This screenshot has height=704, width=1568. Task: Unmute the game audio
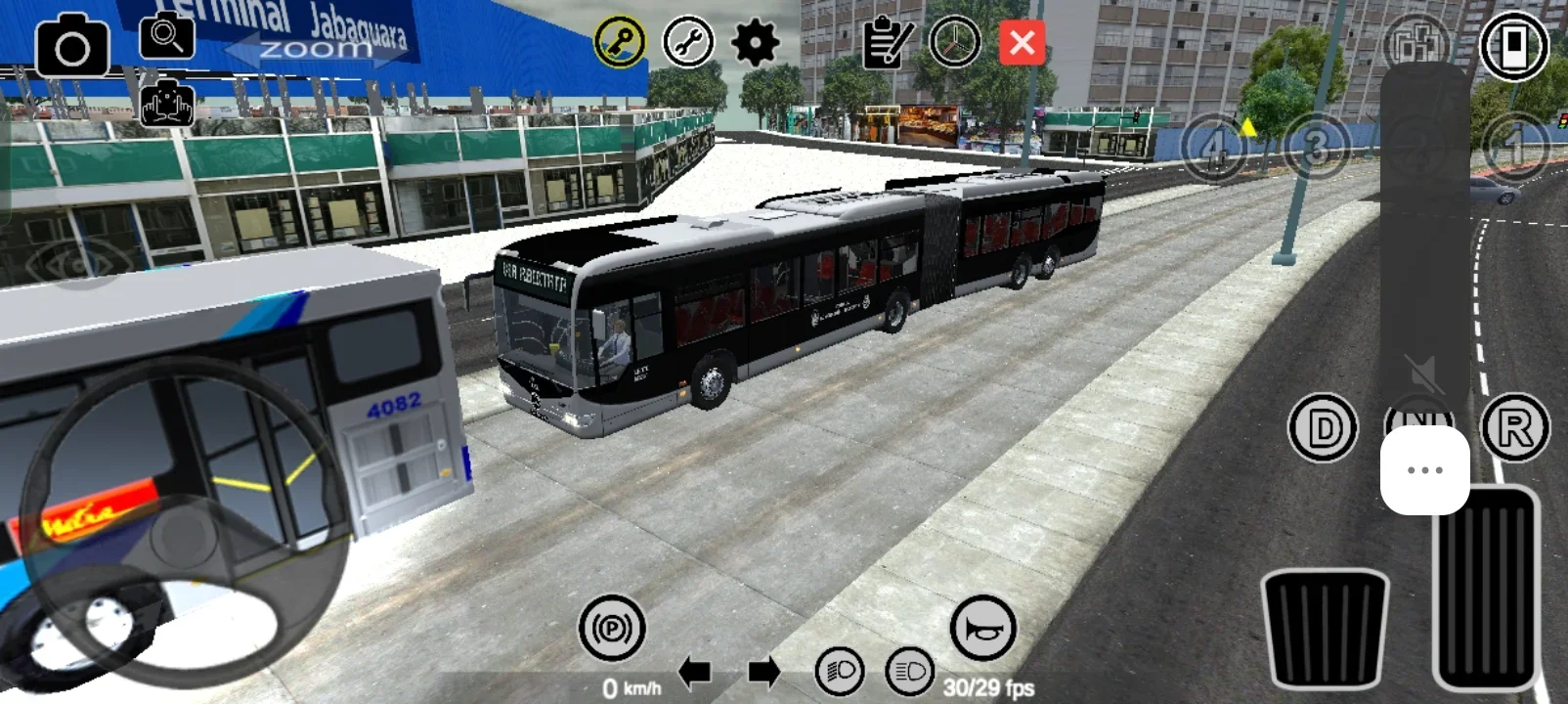pos(1425,374)
